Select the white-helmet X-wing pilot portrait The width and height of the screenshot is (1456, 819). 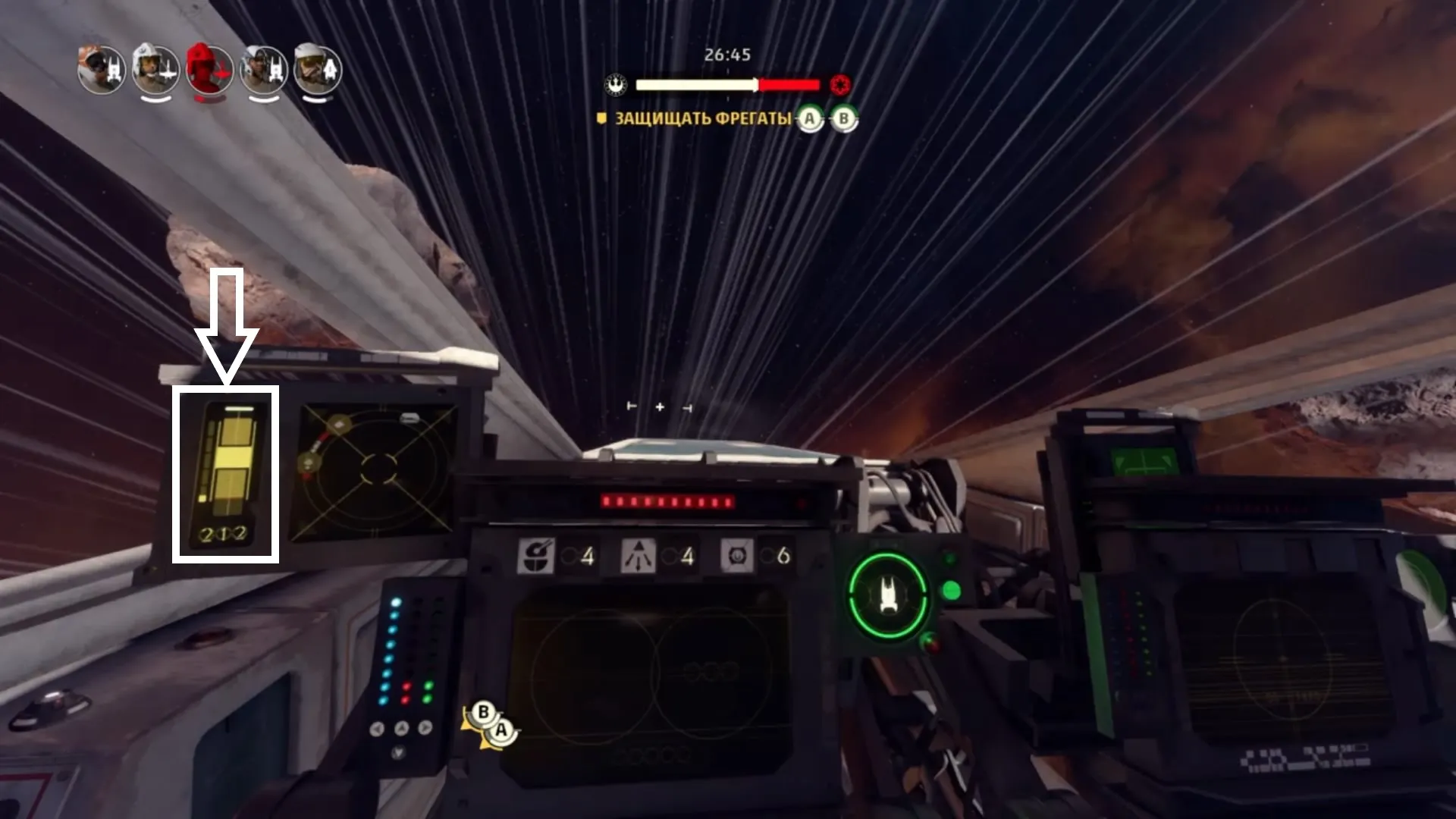click(155, 71)
